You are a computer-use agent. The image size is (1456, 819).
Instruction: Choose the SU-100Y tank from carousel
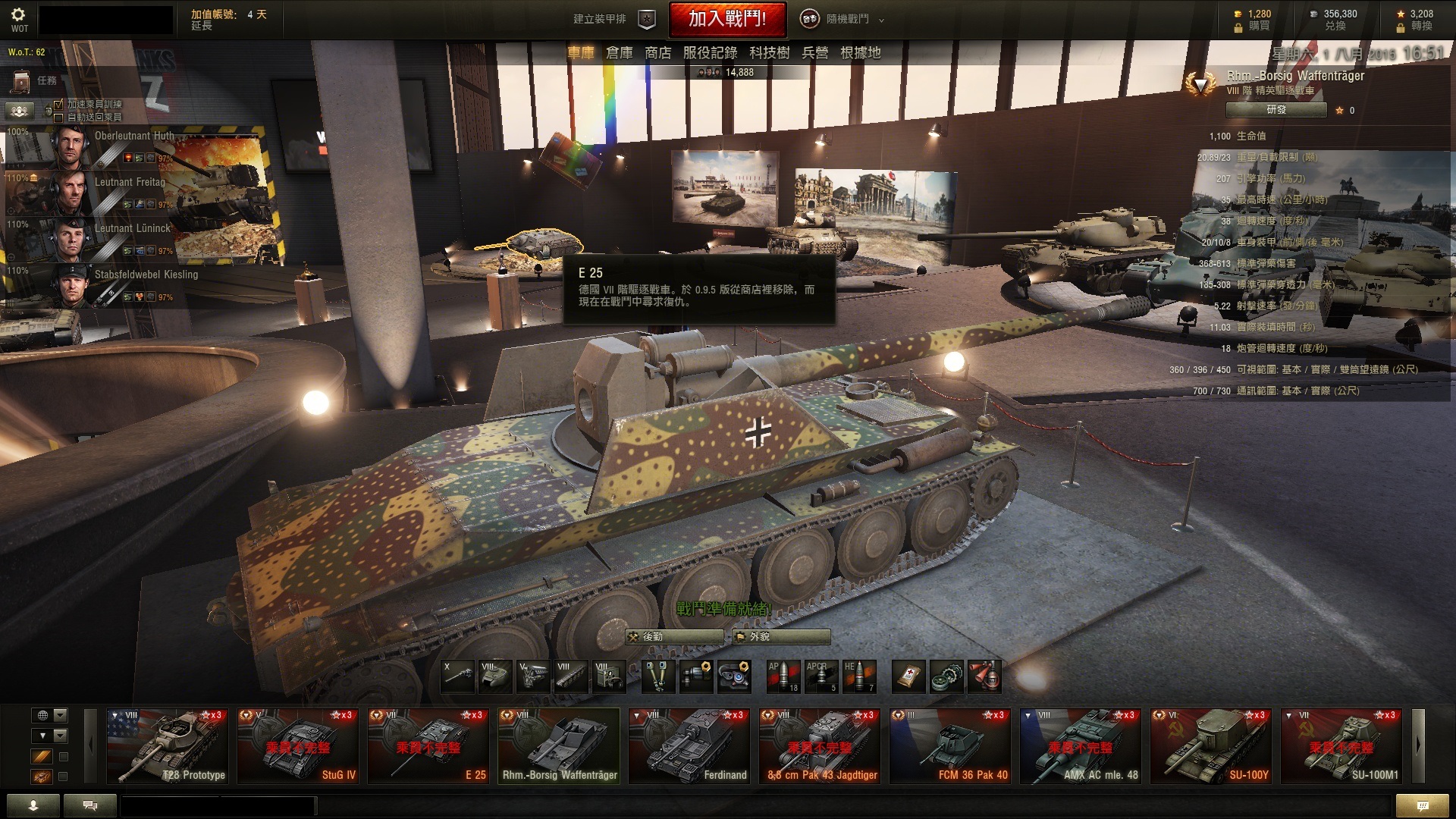1211,746
